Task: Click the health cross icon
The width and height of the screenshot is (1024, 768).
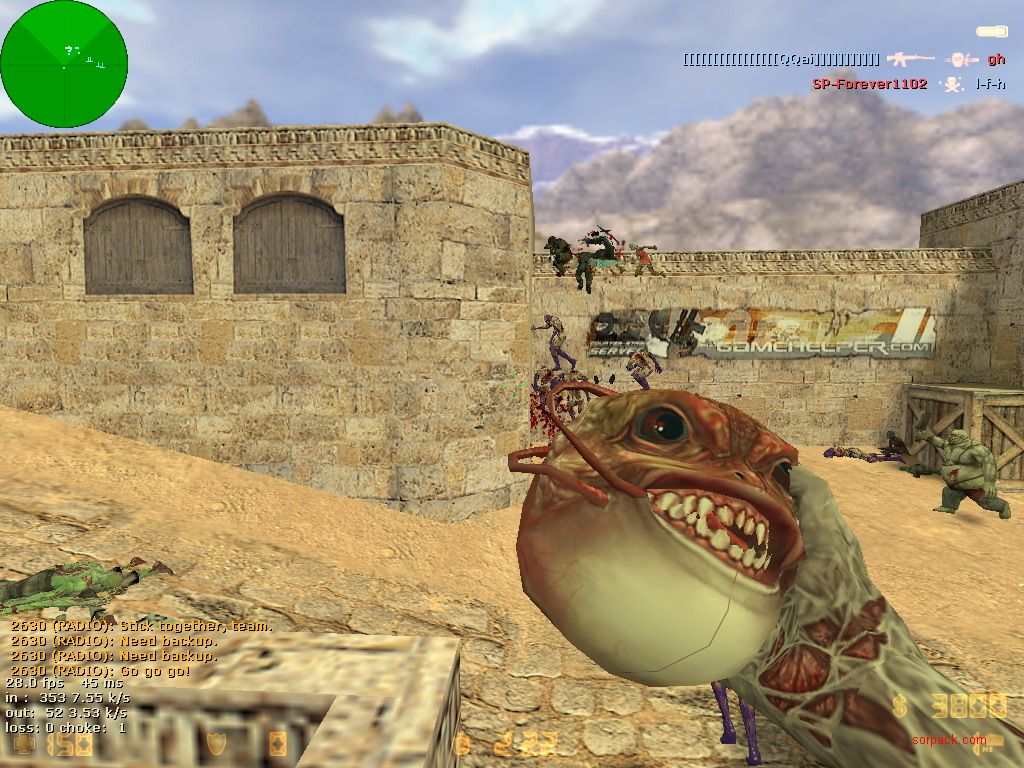Action: point(22,742)
